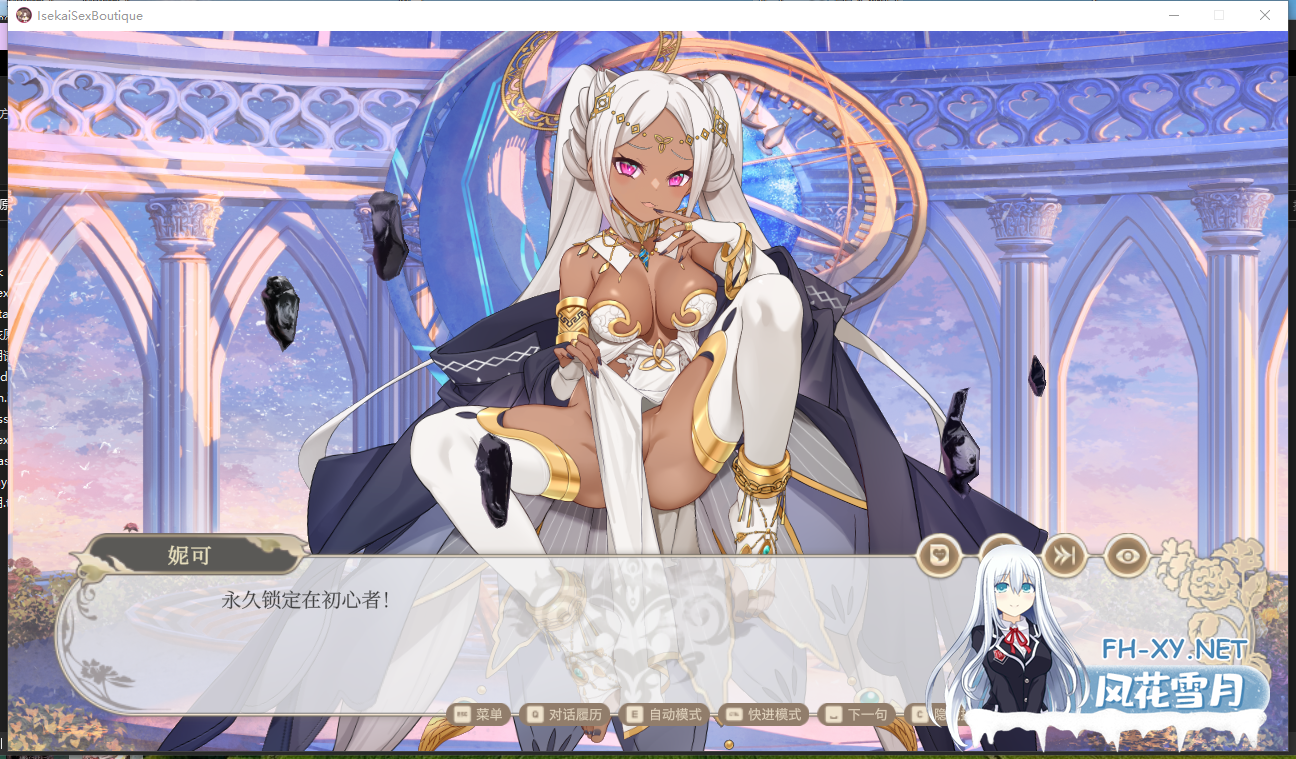The width and height of the screenshot is (1296, 759).
Task: Toggle the eye icon to hide dialogue UI
Action: click(x=1127, y=555)
